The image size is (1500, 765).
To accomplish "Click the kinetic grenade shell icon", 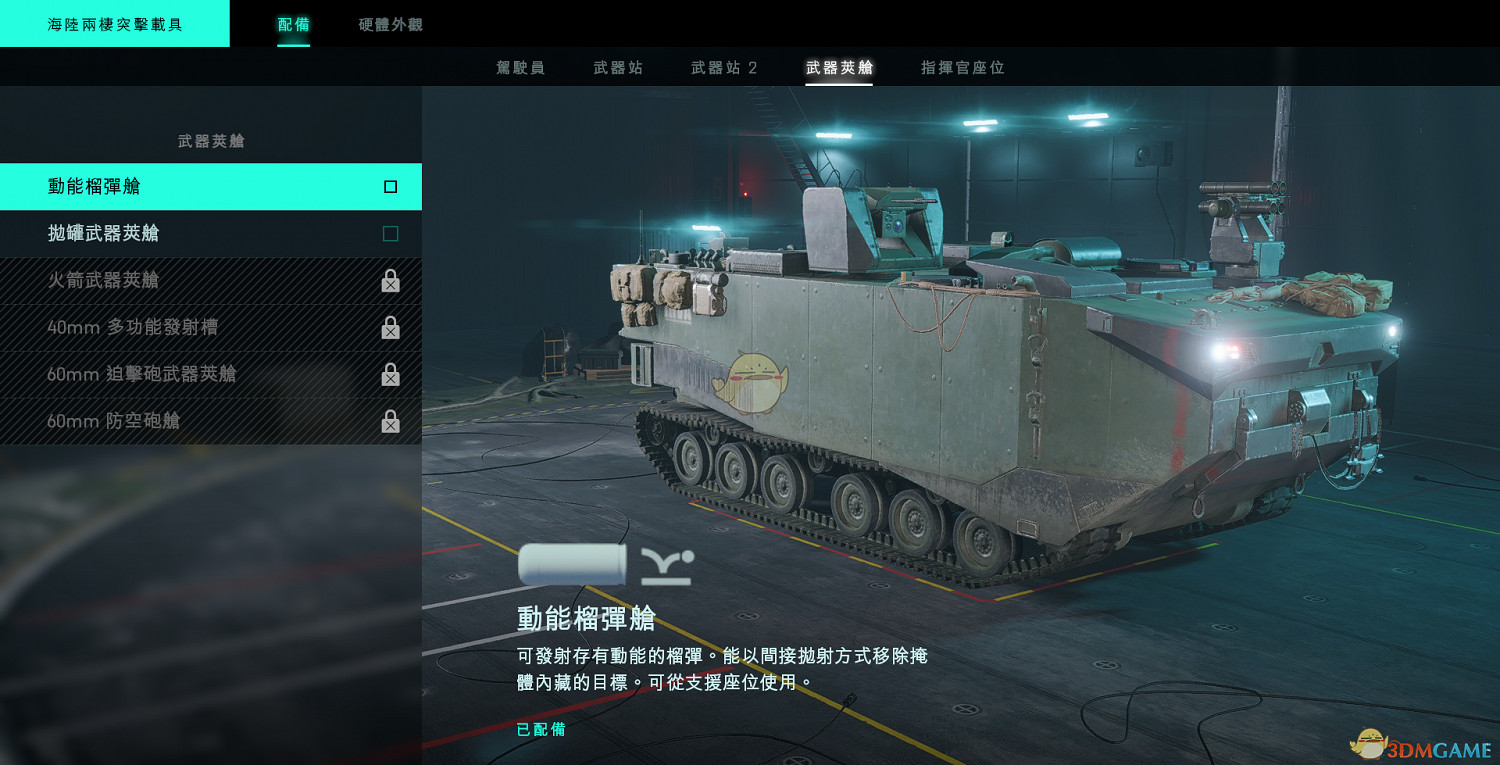I will click(571, 564).
